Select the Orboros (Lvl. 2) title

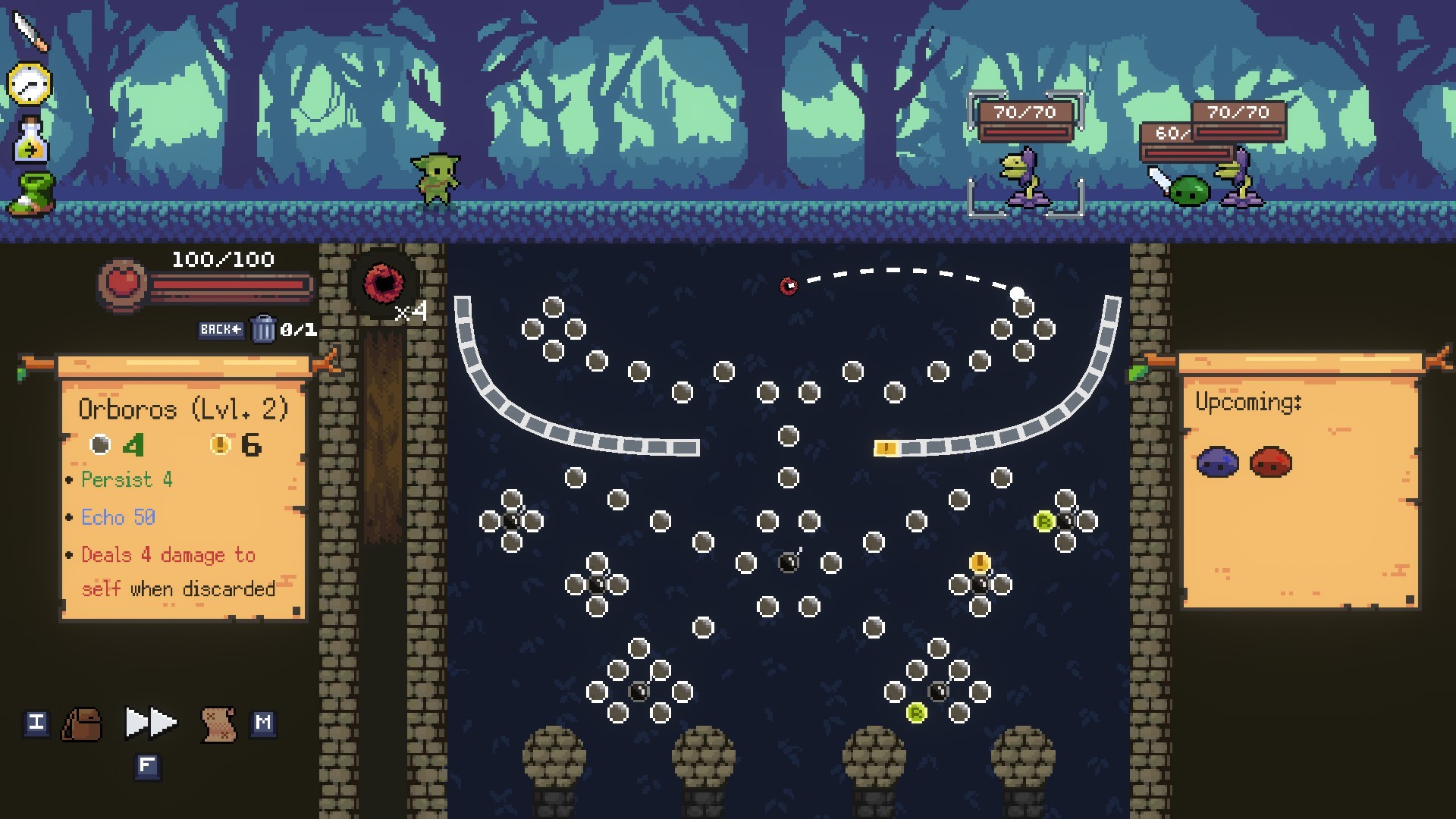click(x=182, y=409)
